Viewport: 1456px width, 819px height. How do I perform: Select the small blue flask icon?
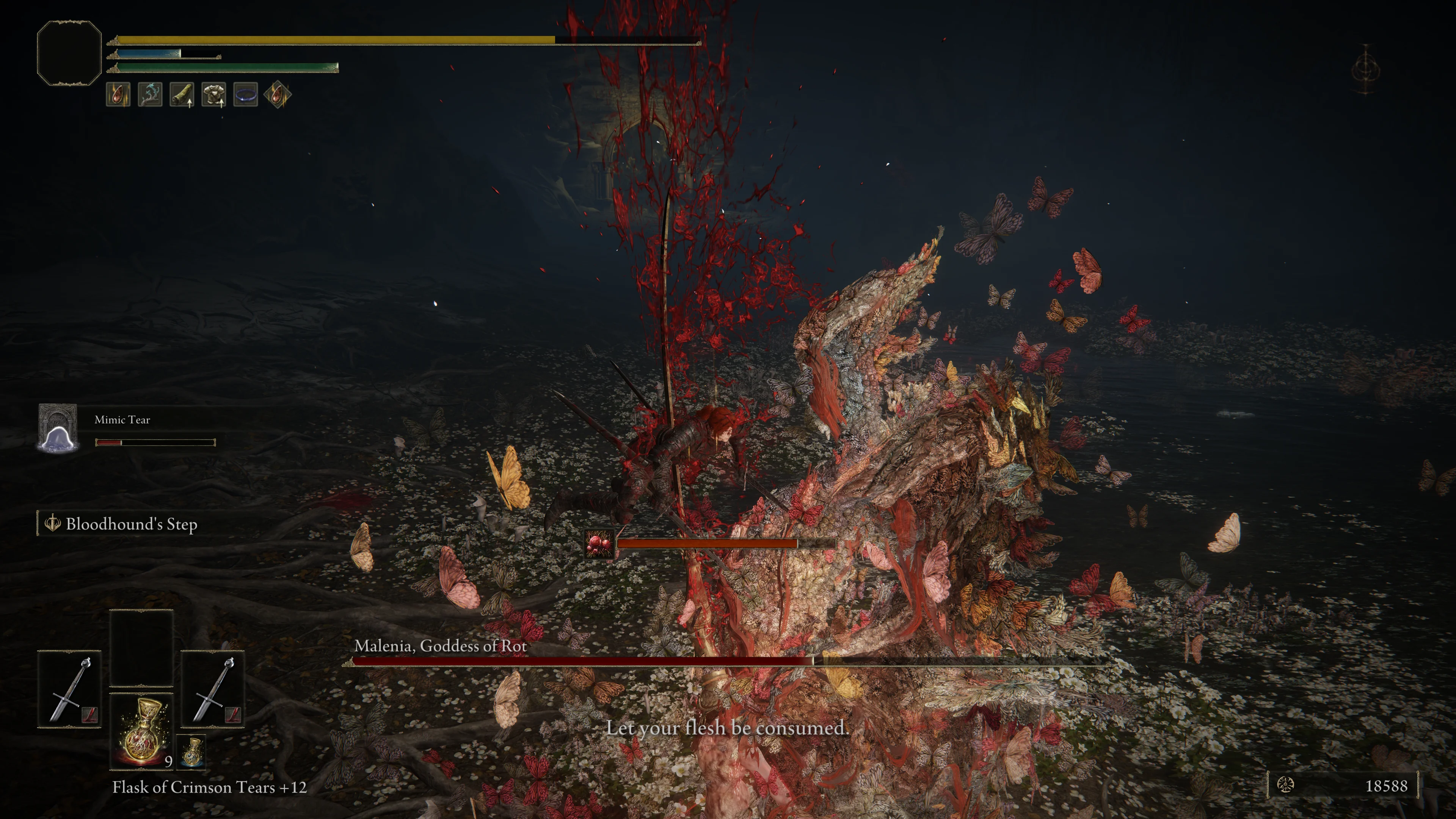tap(192, 752)
